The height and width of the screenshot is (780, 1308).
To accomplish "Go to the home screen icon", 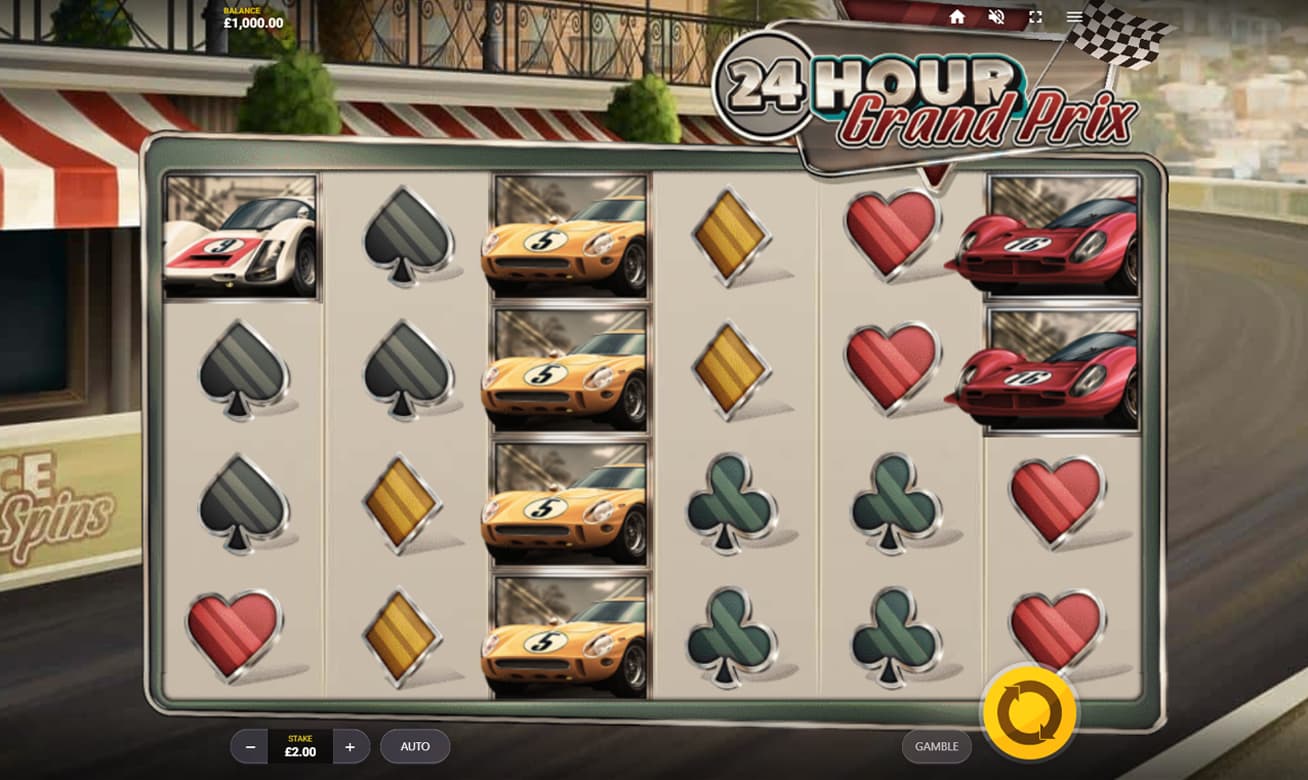I will pyautogui.click(x=957, y=17).
